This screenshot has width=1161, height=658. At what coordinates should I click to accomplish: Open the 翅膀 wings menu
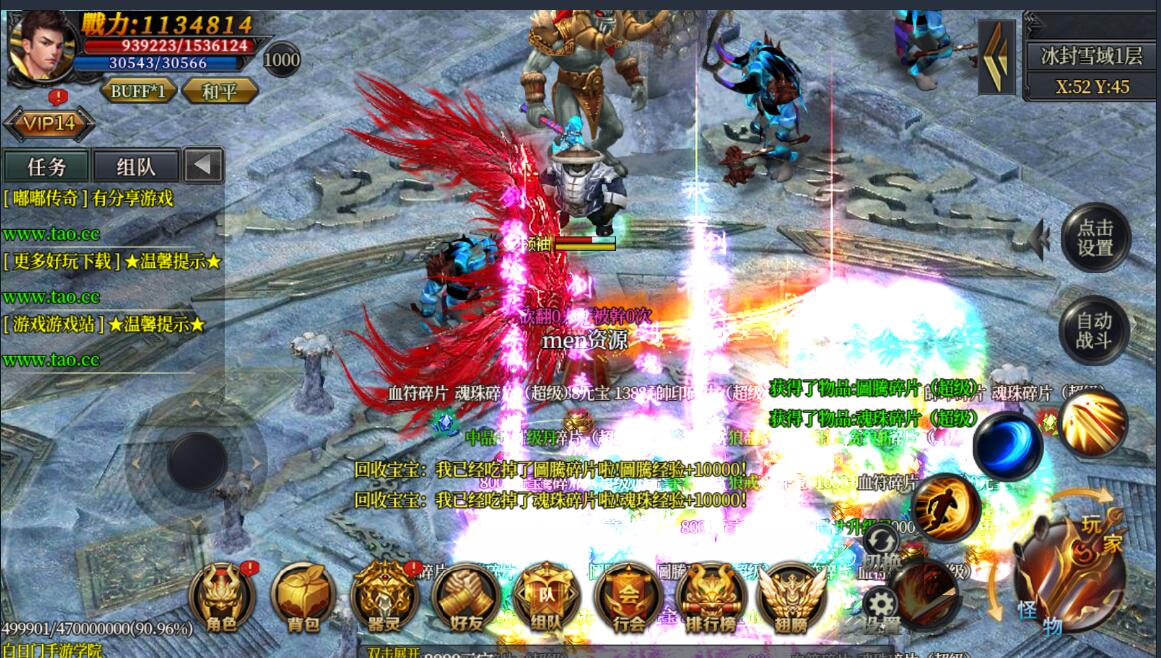coord(792,599)
